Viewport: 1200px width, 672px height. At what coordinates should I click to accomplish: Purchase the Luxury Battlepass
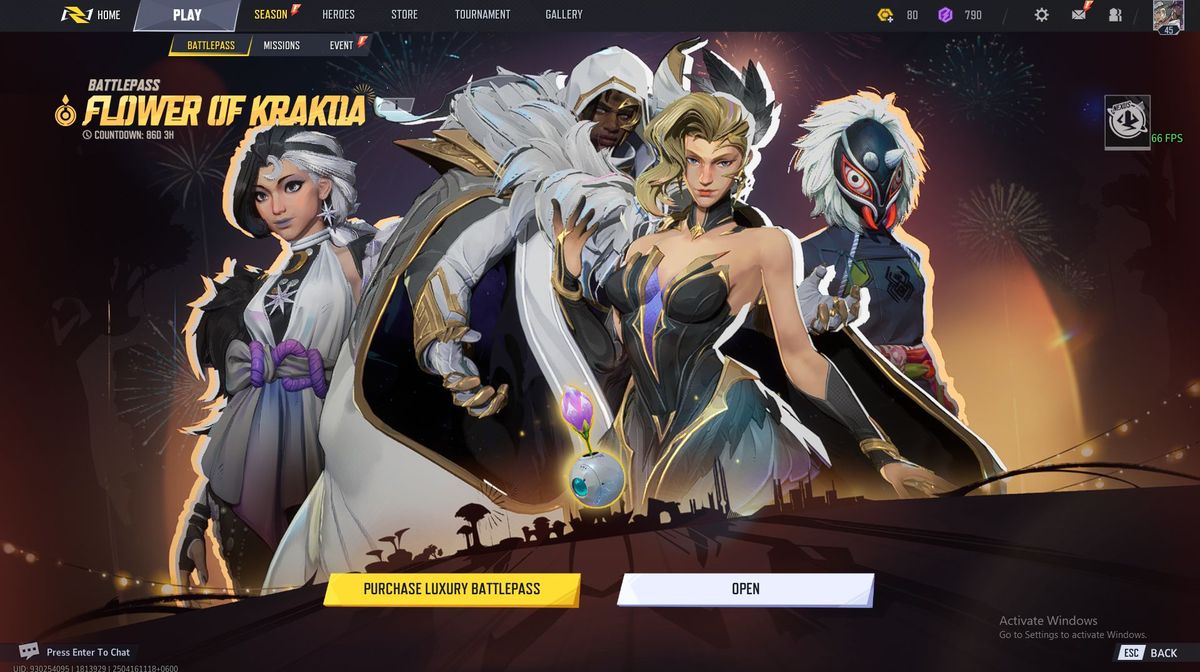point(451,589)
